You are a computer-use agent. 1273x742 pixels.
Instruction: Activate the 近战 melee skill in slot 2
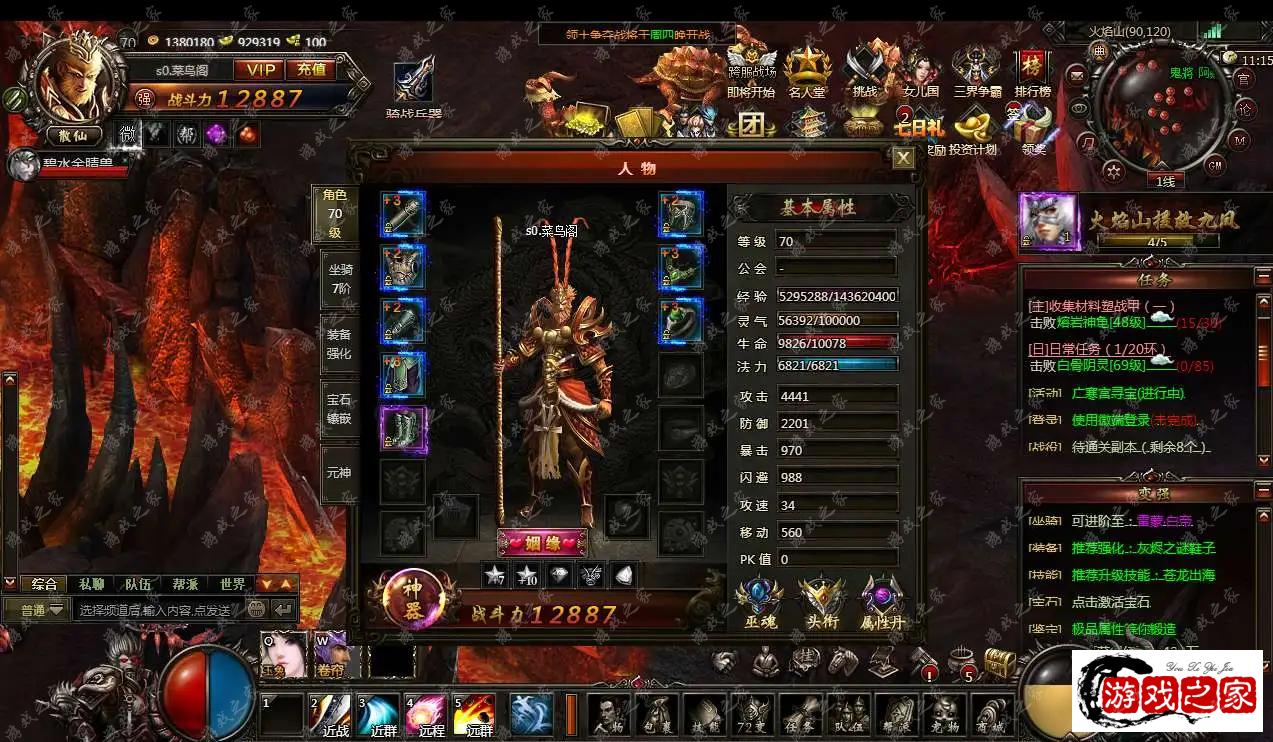329,714
